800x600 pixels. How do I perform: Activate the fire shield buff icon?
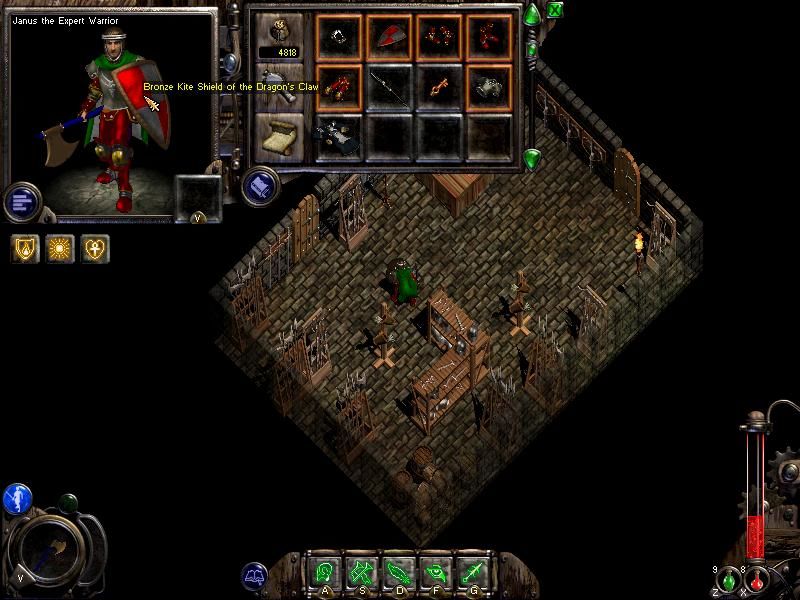(26, 248)
